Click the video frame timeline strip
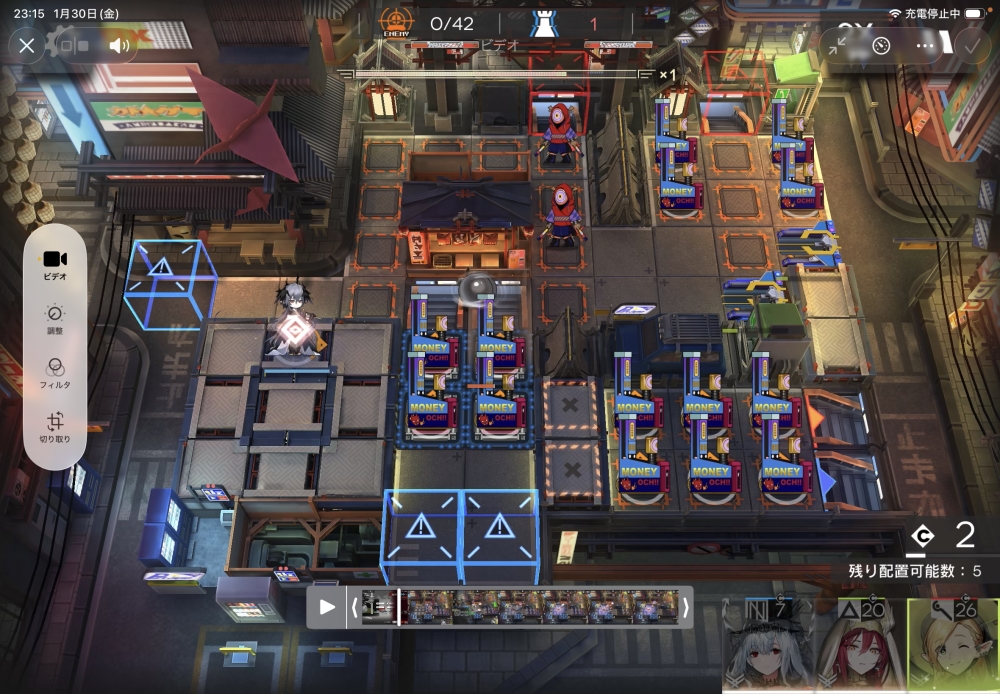This screenshot has width=1000, height=694. 520,607
